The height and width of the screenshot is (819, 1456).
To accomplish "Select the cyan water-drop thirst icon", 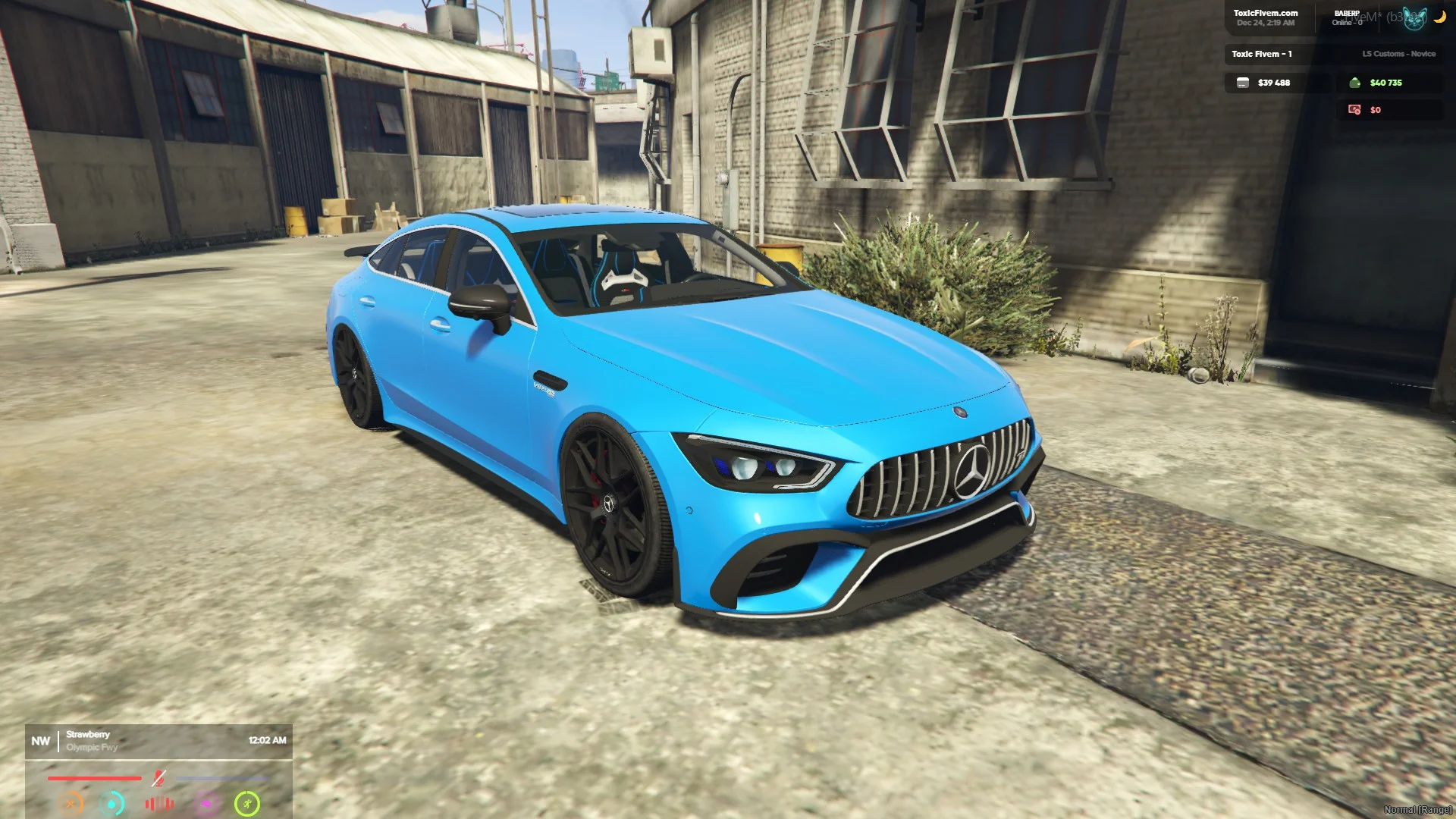I will (x=112, y=803).
